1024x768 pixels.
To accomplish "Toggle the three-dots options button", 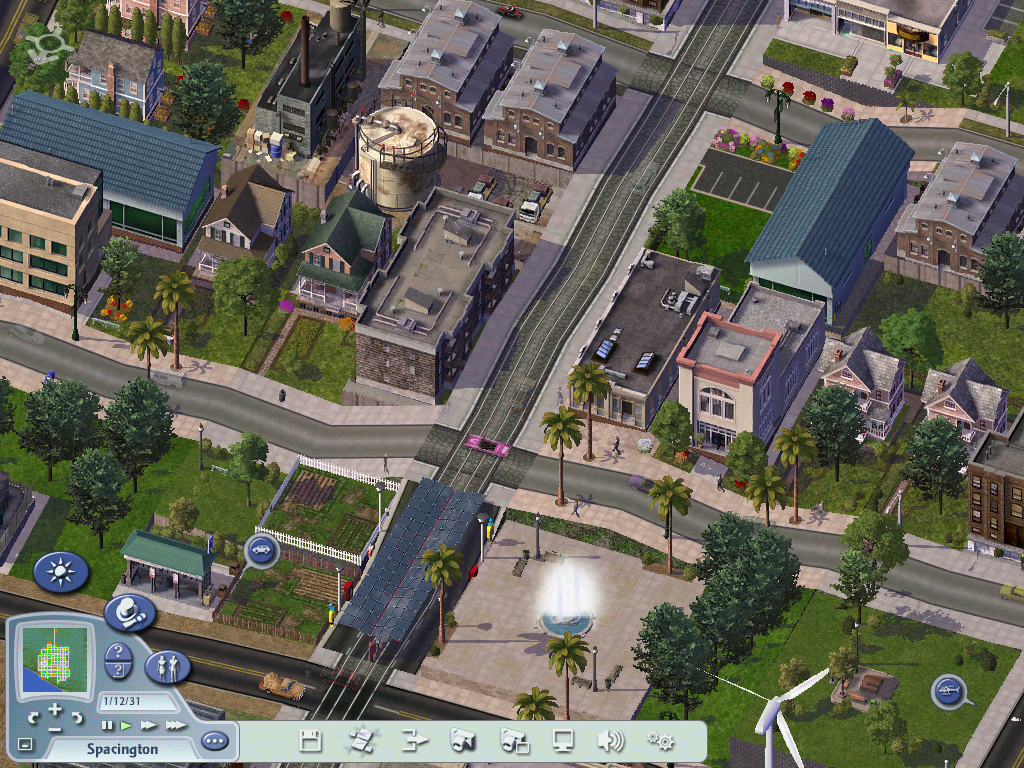I will tap(214, 742).
